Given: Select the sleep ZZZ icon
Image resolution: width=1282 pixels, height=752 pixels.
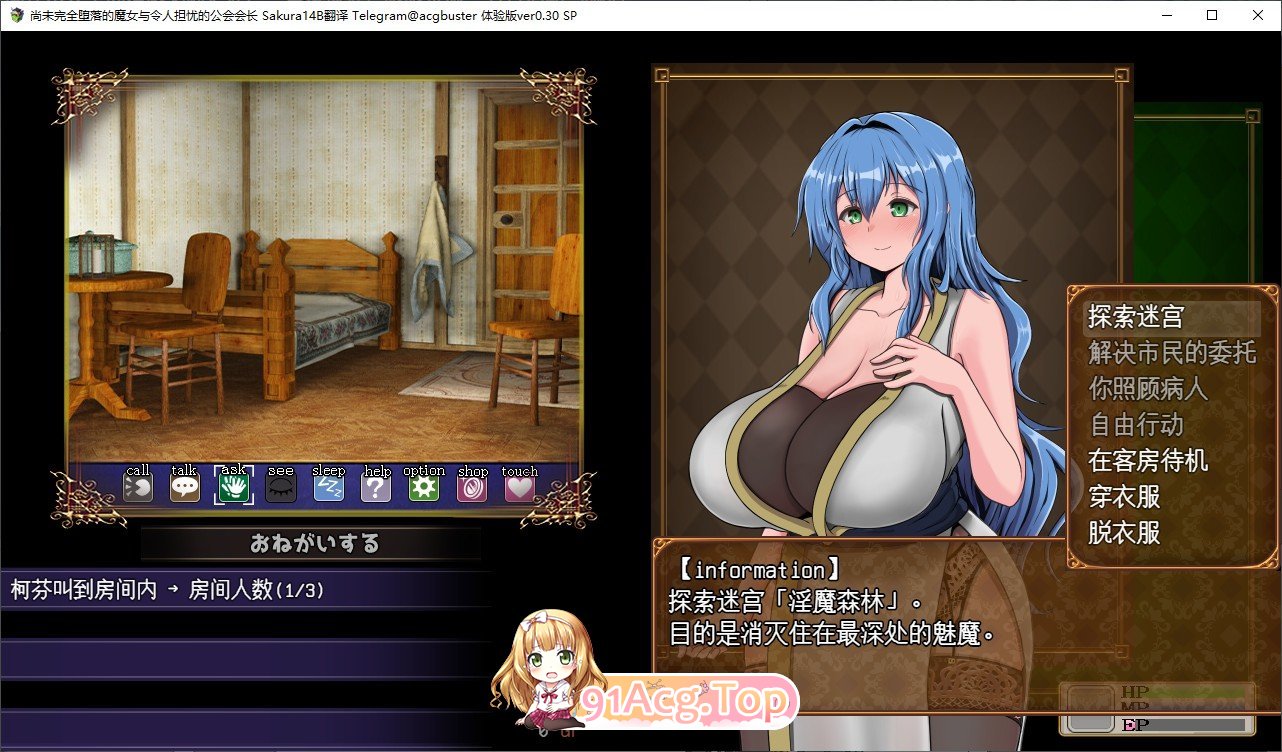Looking at the screenshot, I should [329, 486].
